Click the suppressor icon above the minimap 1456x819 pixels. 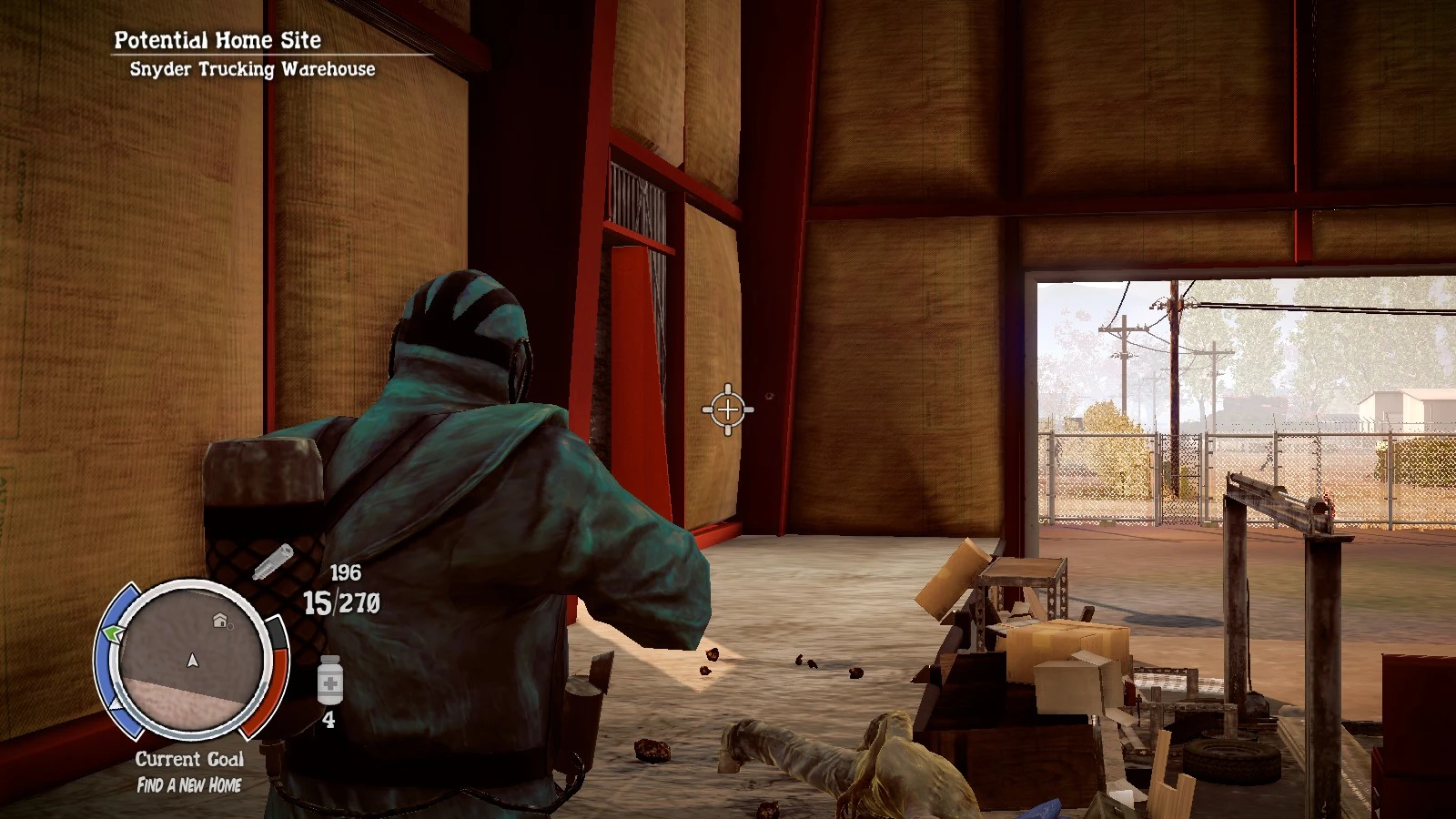(273, 562)
